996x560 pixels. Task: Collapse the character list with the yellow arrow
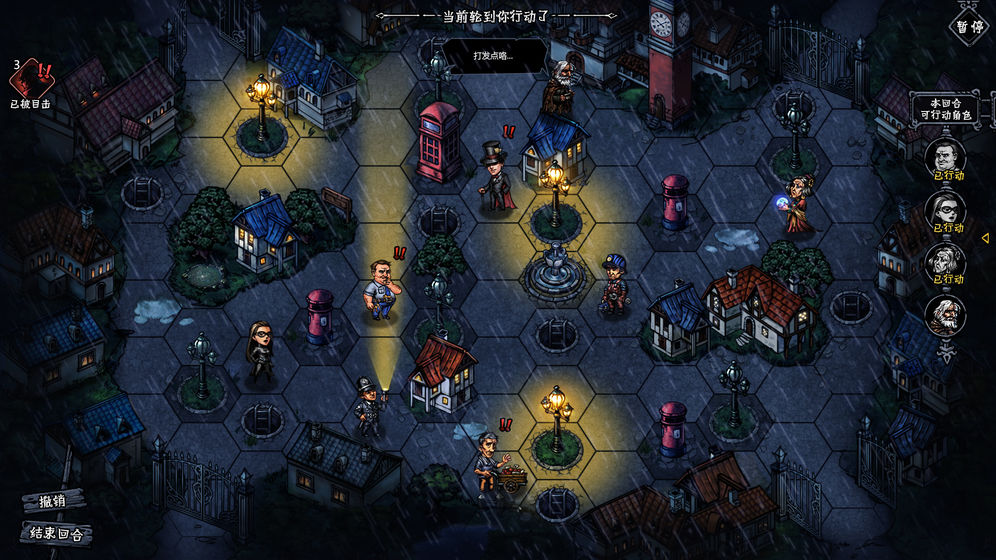click(985, 238)
